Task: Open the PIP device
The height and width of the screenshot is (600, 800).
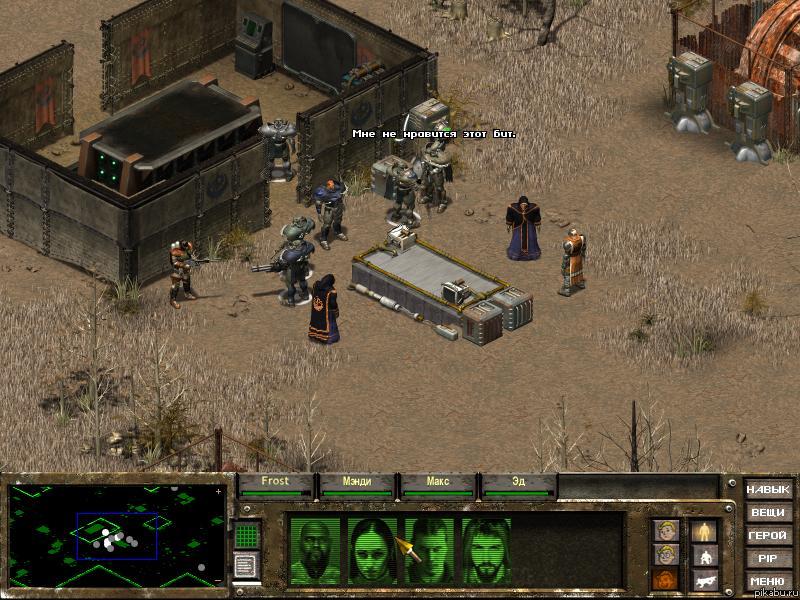Action: click(x=767, y=559)
